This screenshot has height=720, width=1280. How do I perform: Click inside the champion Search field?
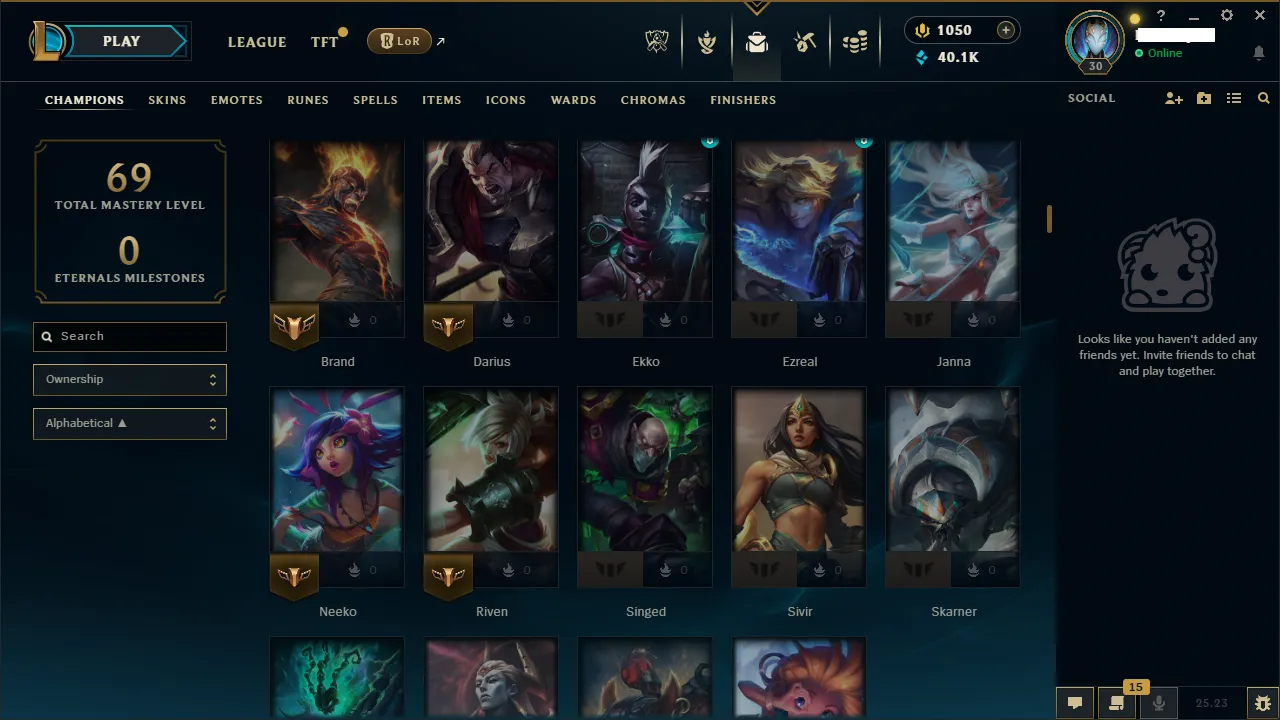tap(129, 337)
